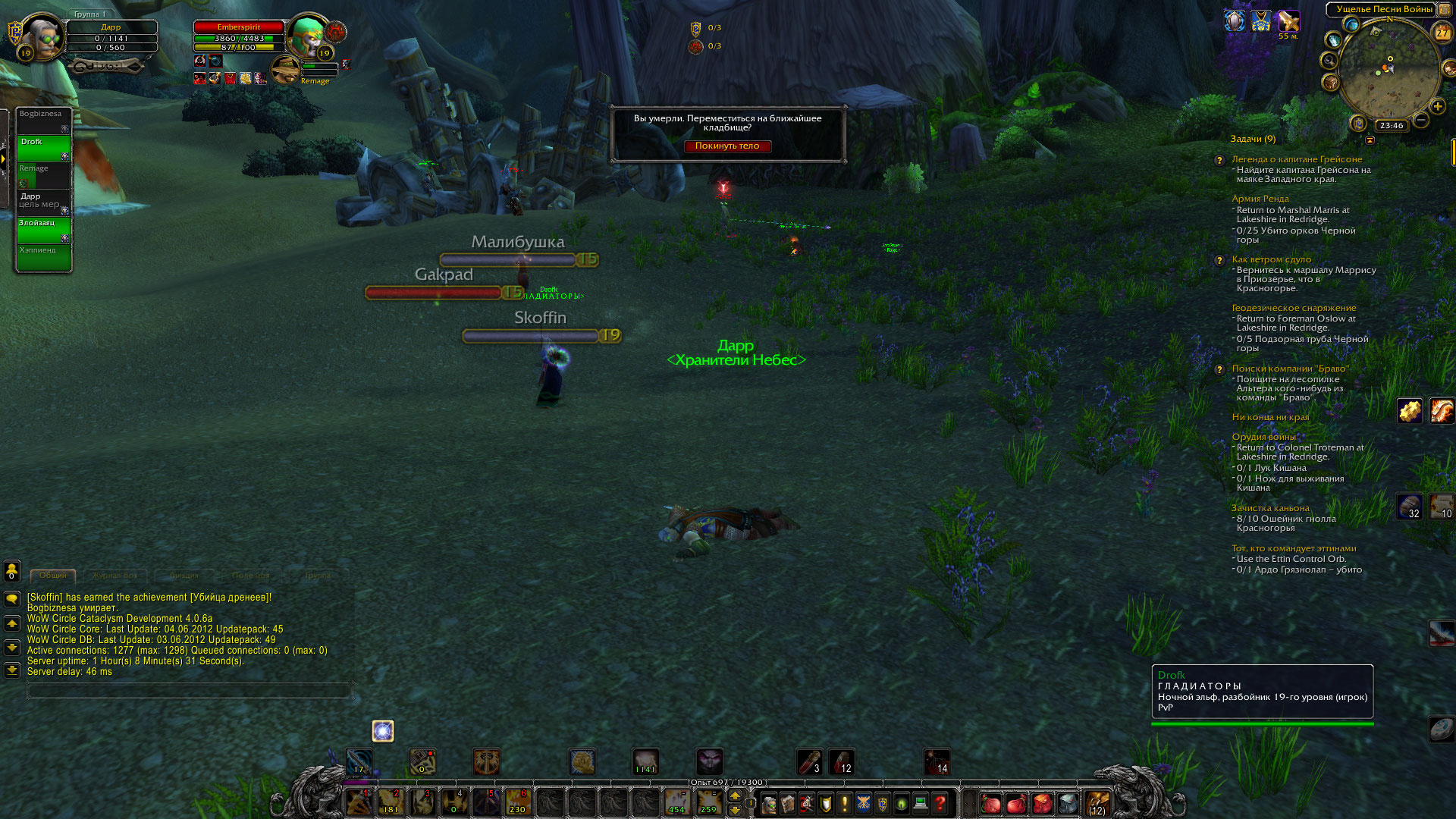This screenshot has height=819, width=1456.
Task: Collapse the quest tracker "Задачи (9)"
Action: [1370, 140]
